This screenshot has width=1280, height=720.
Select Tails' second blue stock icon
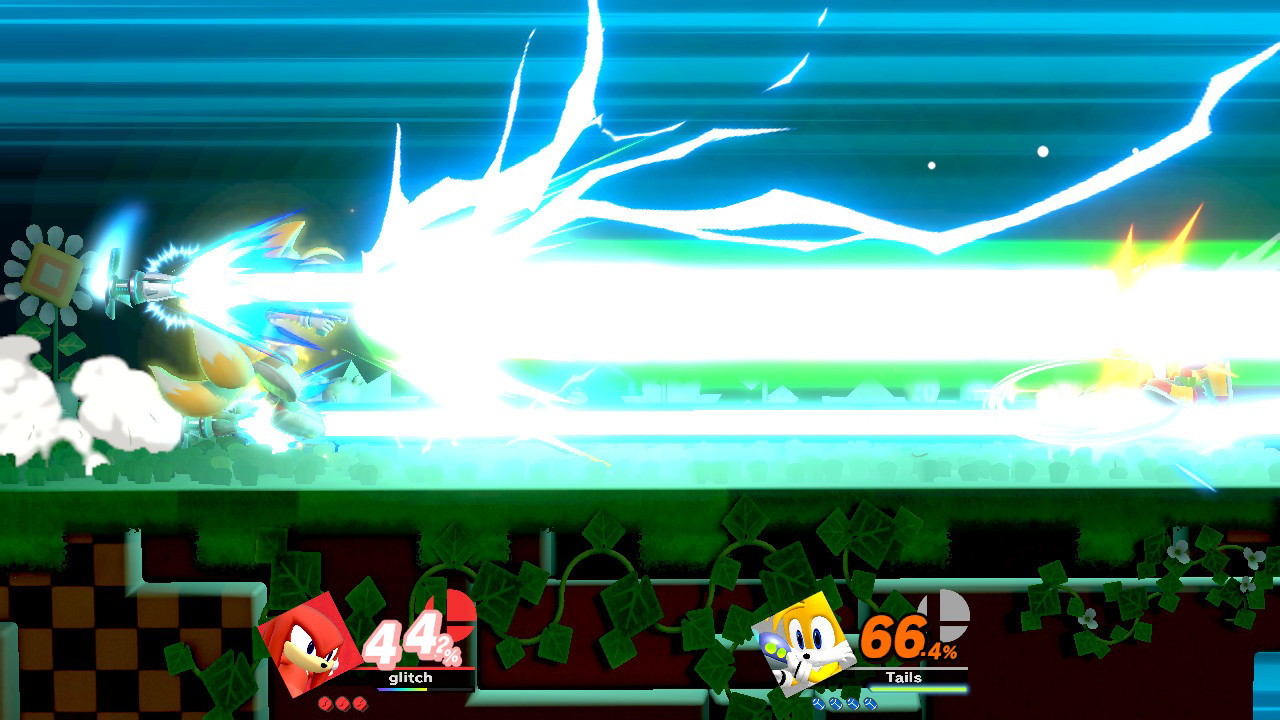click(835, 703)
